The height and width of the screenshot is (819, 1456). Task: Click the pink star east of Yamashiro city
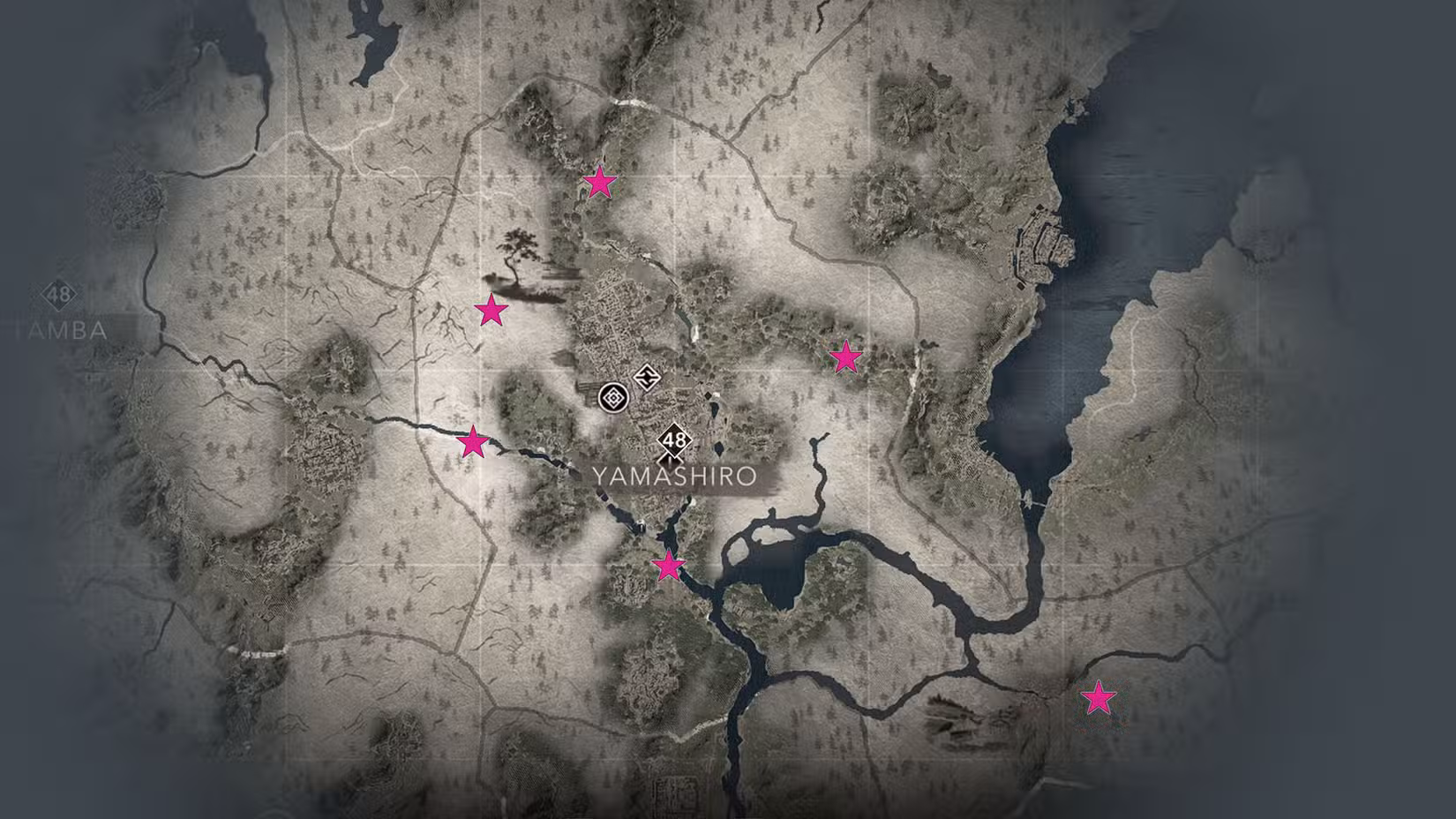coord(844,357)
